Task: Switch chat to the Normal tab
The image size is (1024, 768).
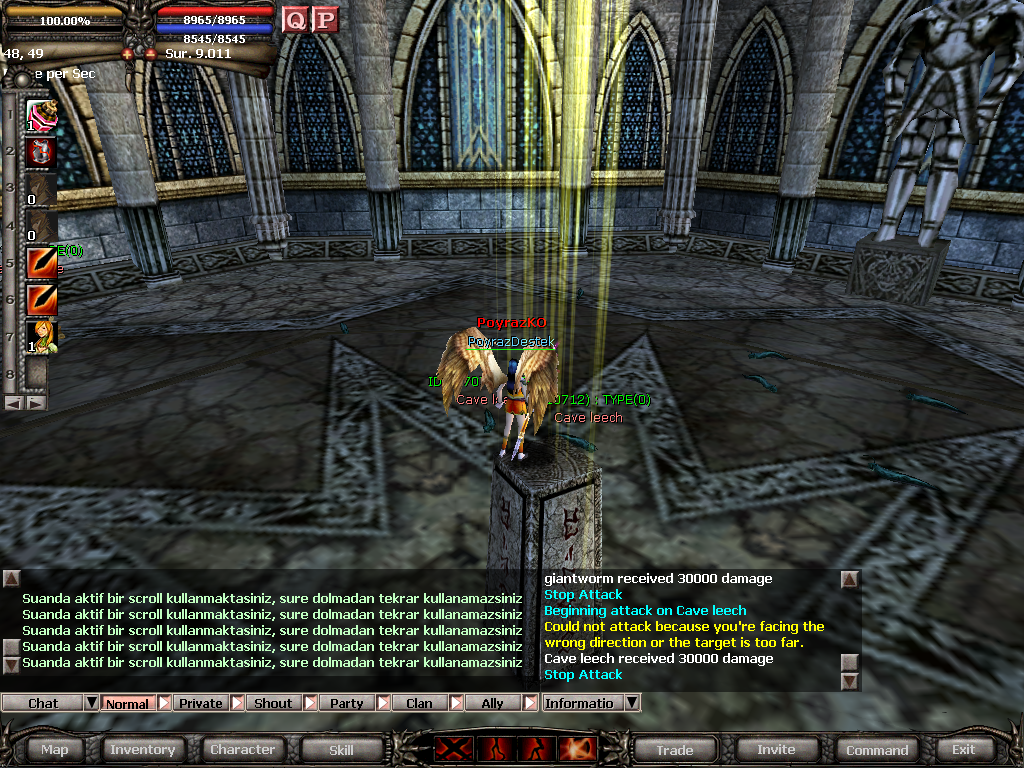Action: [x=127, y=703]
